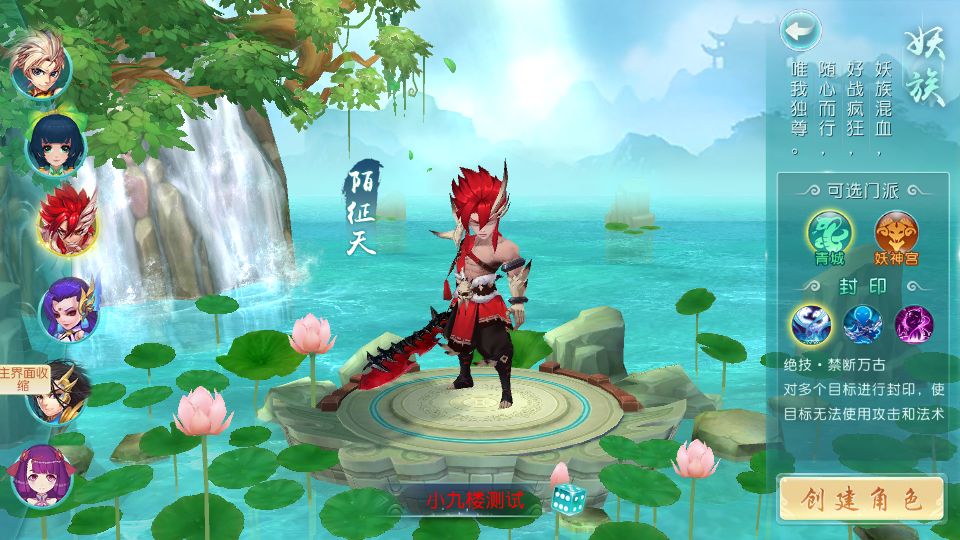The height and width of the screenshot is (540, 960).
Task: View the first blue seal skill icon
Action: 810,325
